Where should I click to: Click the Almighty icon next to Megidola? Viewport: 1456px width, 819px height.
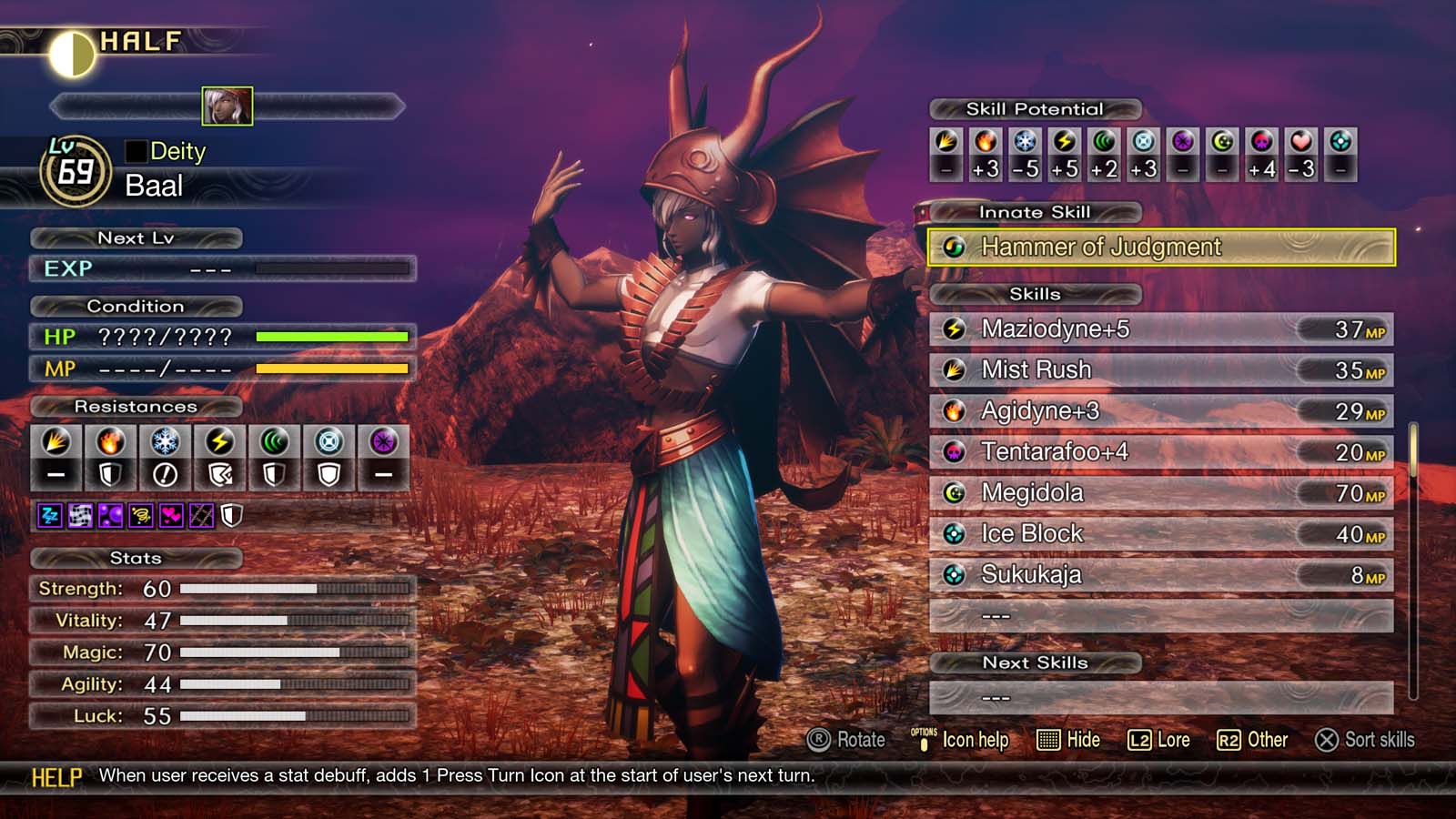point(953,492)
